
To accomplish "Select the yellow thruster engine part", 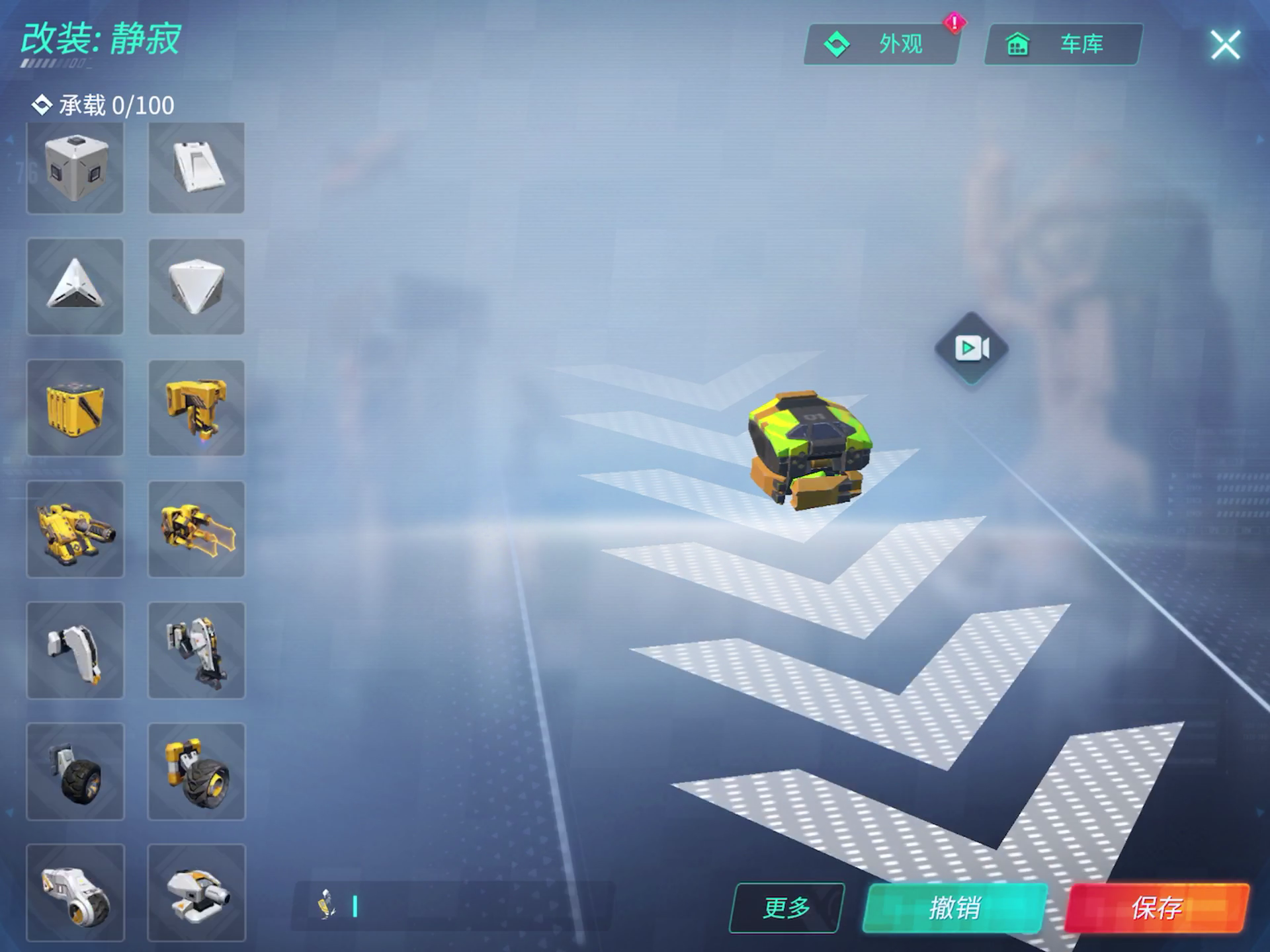I will tap(196, 408).
